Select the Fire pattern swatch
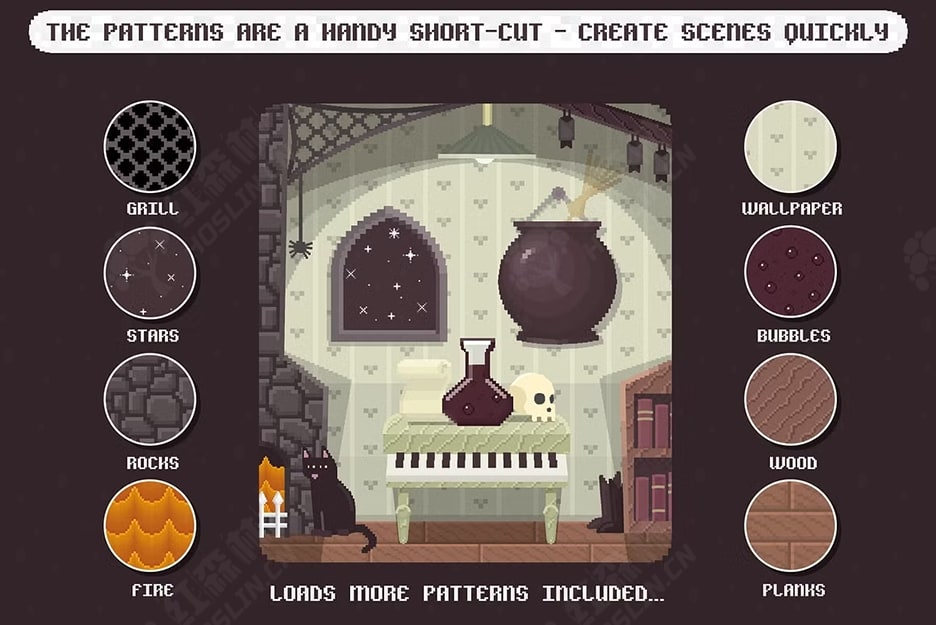The height and width of the screenshot is (625, 936). click(x=150, y=526)
